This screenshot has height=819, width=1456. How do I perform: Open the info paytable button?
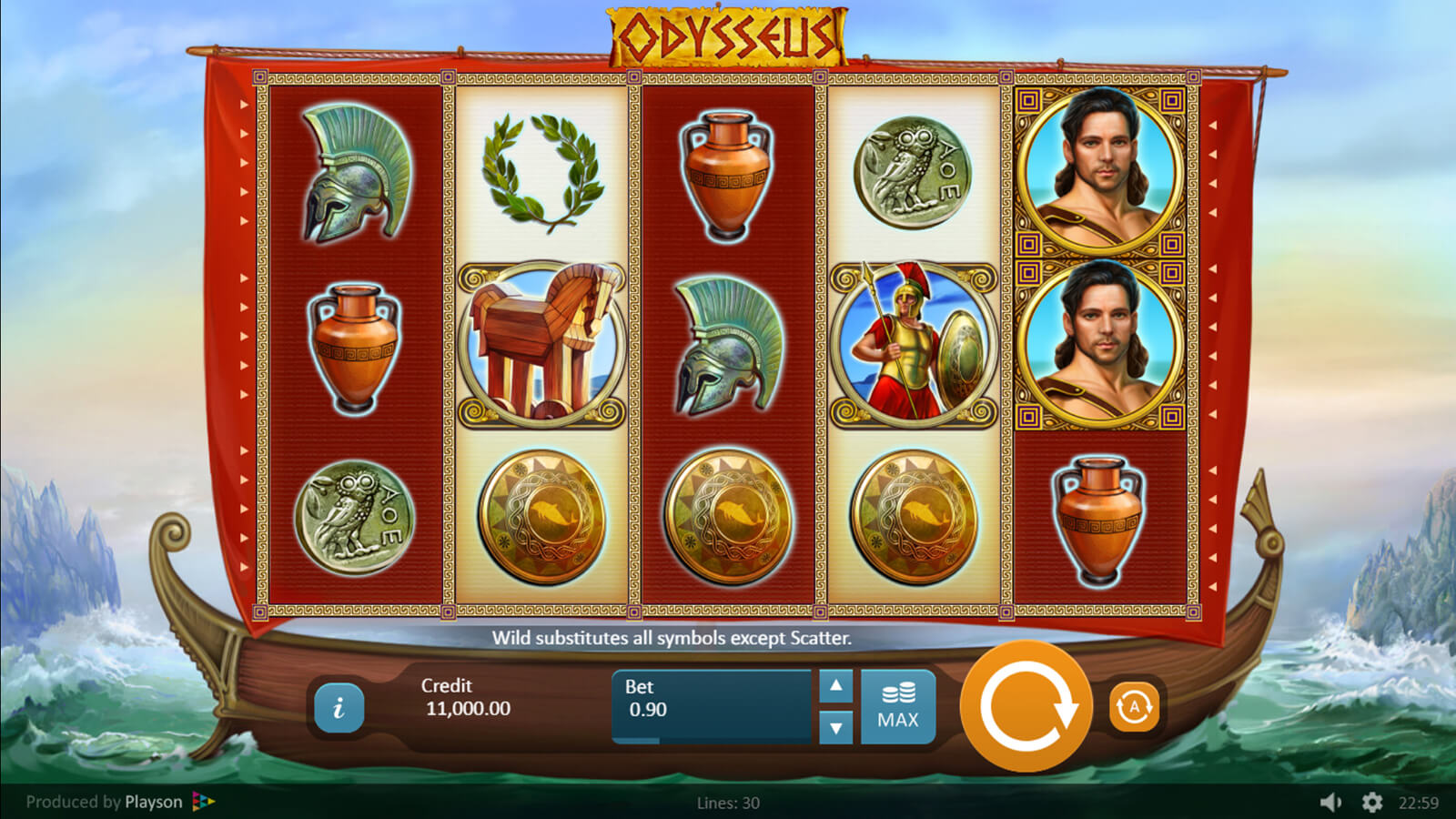(x=339, y=707)
